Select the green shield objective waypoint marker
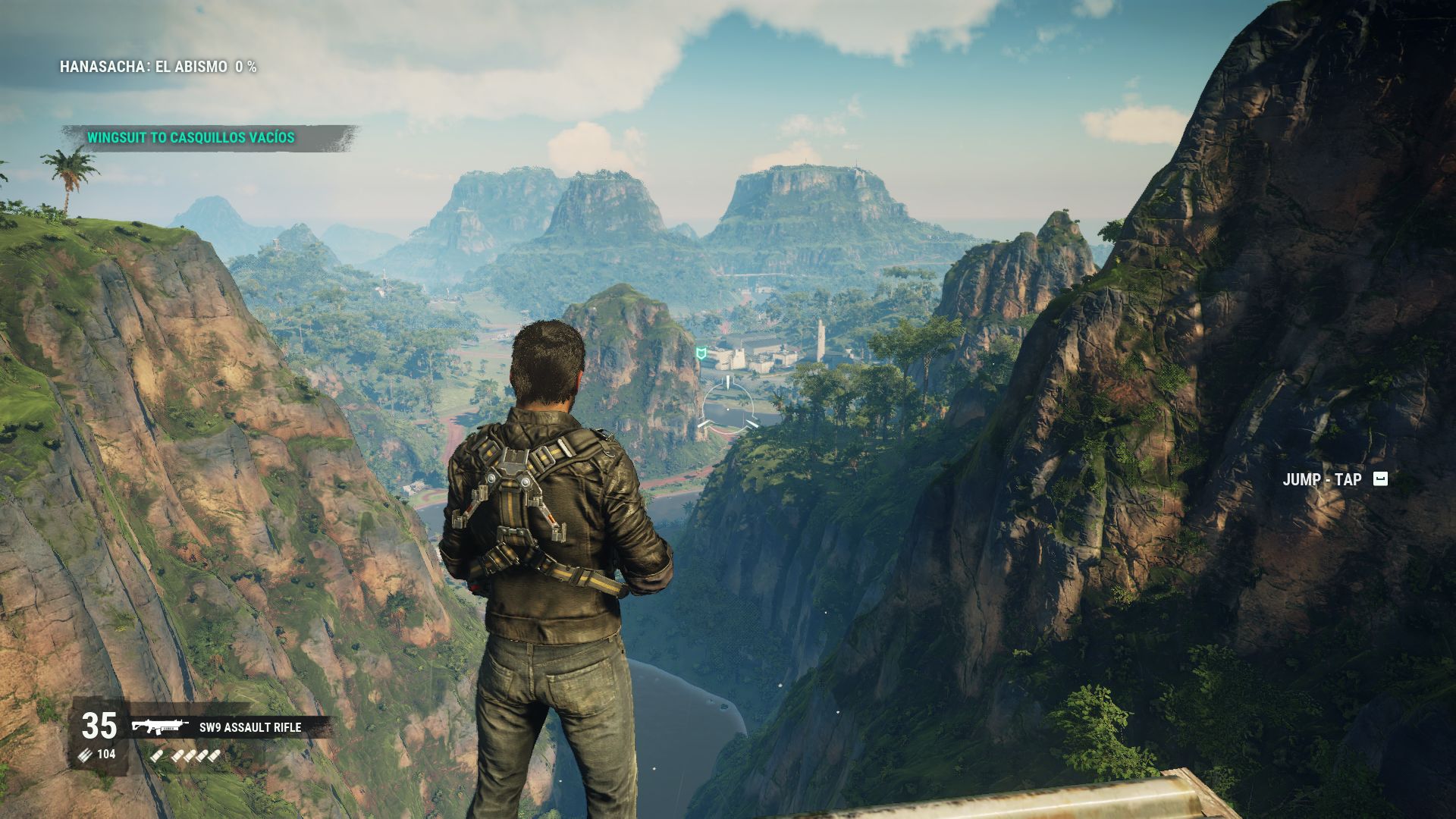The image size is (1456, 819). (702, 353)
